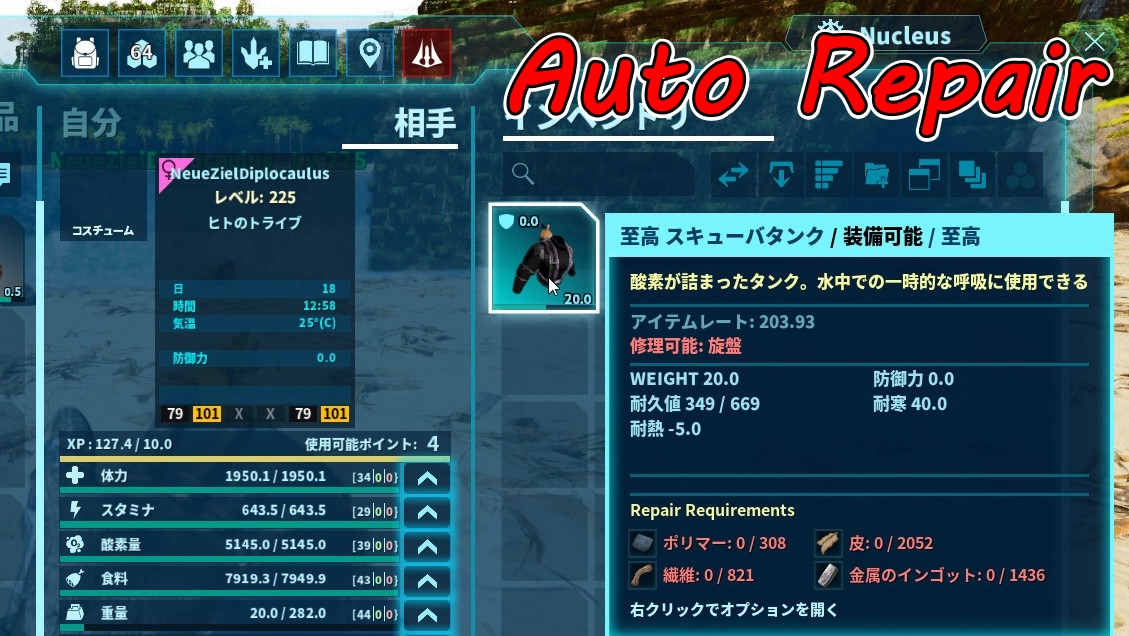Open the engrams tab showing 64

point(142,53)
